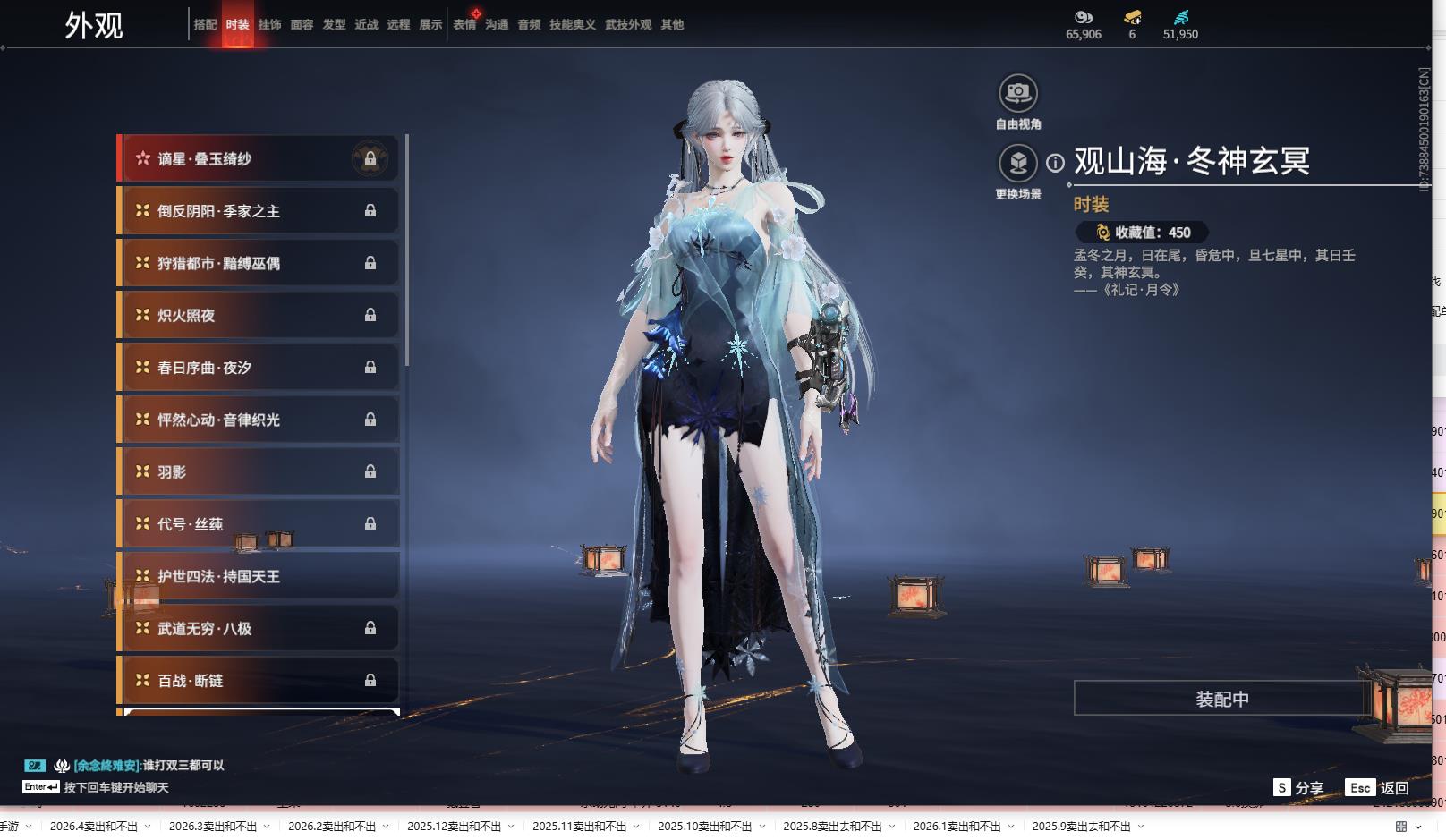Image resolution: width=1446 pixels, height=840 pixels.
Task: Activate the 自由视角 free camera icon
Action: (1017, 93)
